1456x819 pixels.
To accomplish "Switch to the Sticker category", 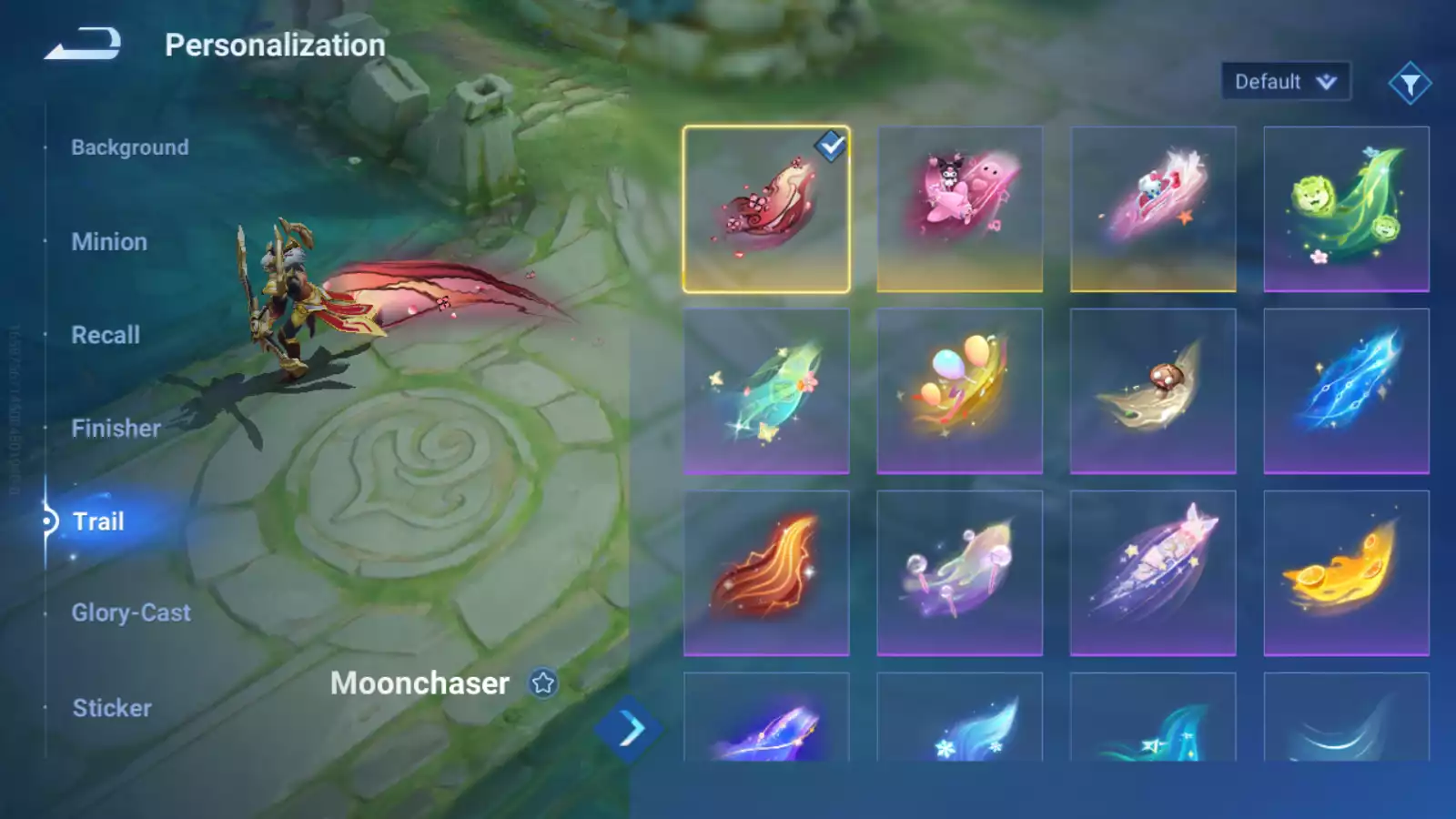I will [112, 708].
